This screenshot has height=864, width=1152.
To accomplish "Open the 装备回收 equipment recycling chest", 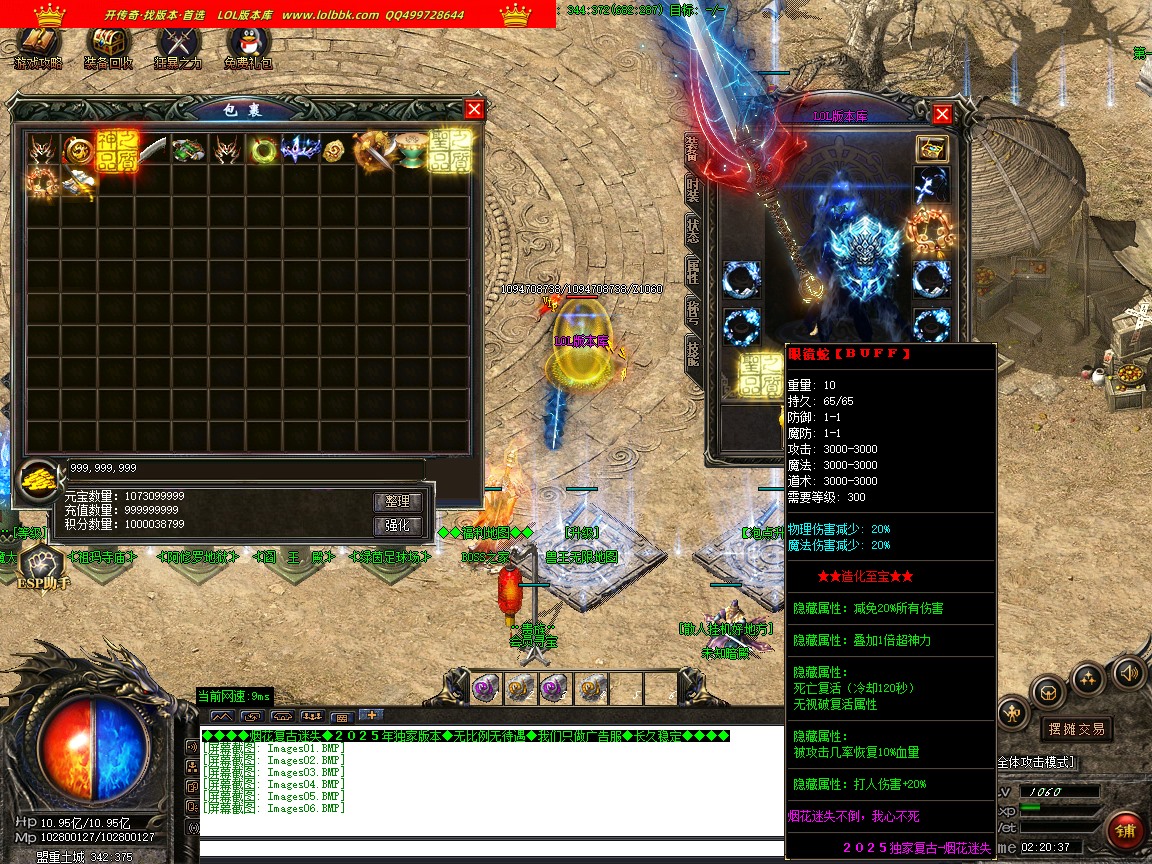I will (108, 46).
